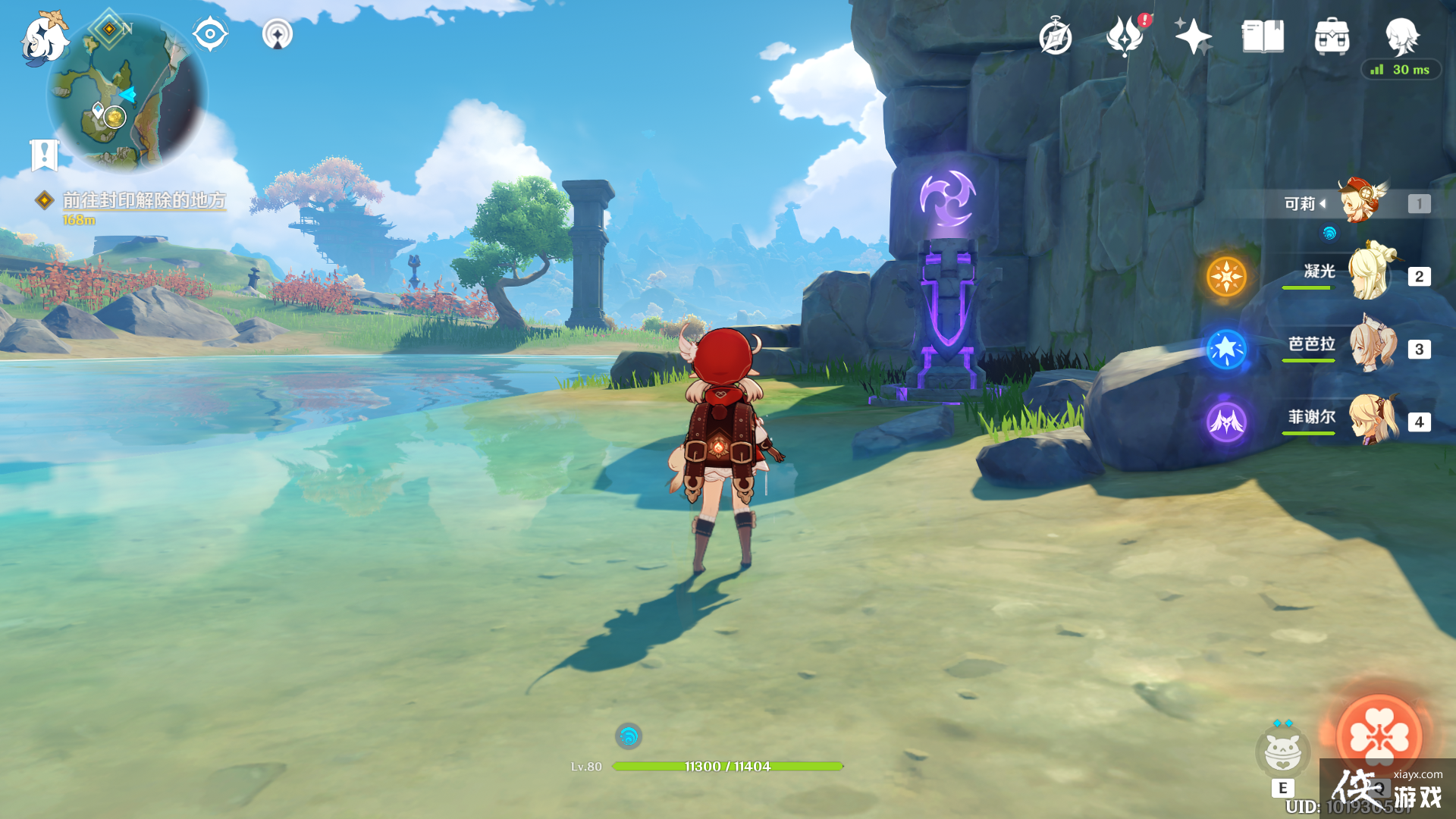Viewport: 1456px width, 819px height.
Task: Select the tracked quest objective text
Action: click(x=144, y=200)
